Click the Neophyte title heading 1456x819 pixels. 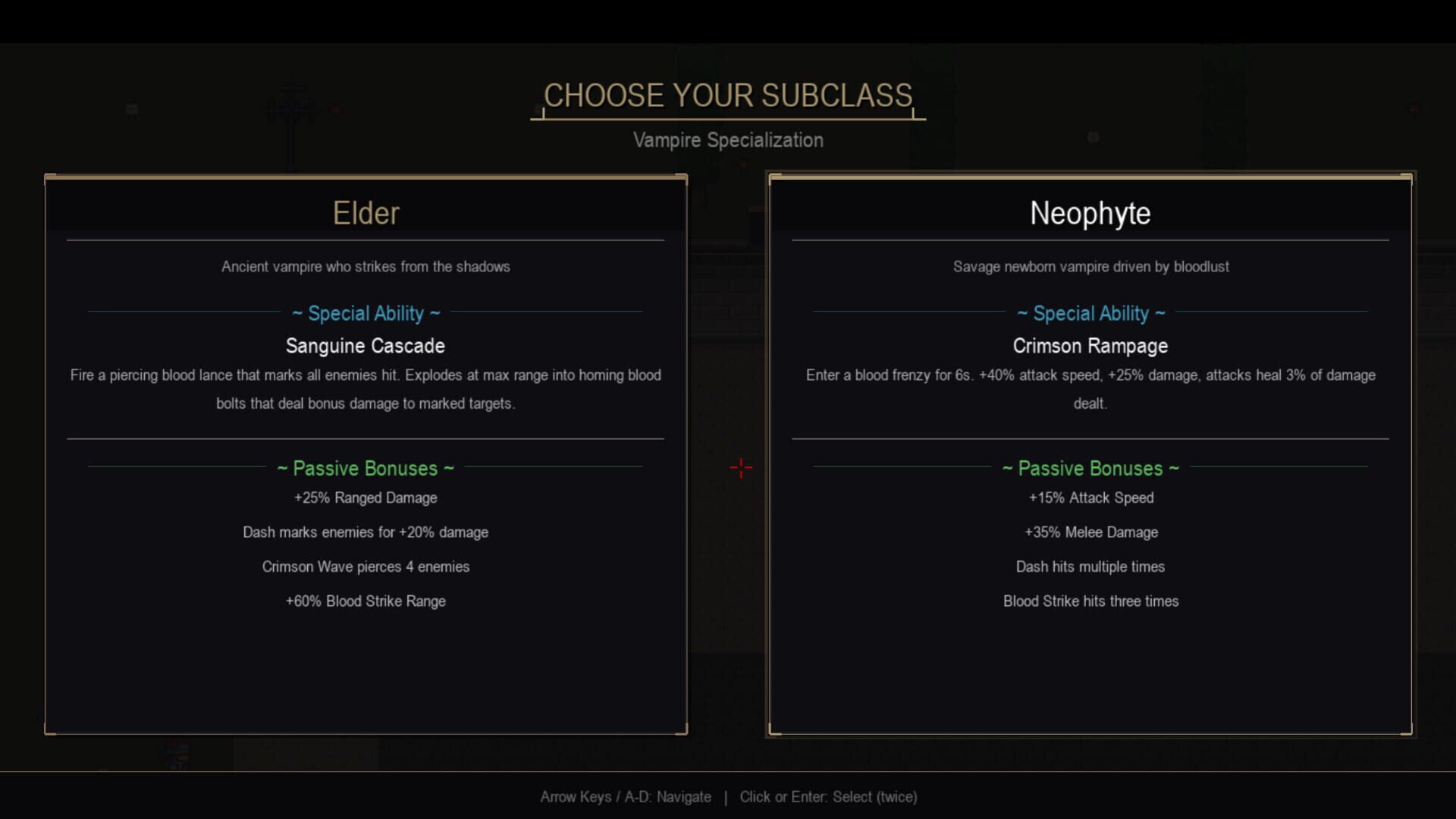point(1090,213)
